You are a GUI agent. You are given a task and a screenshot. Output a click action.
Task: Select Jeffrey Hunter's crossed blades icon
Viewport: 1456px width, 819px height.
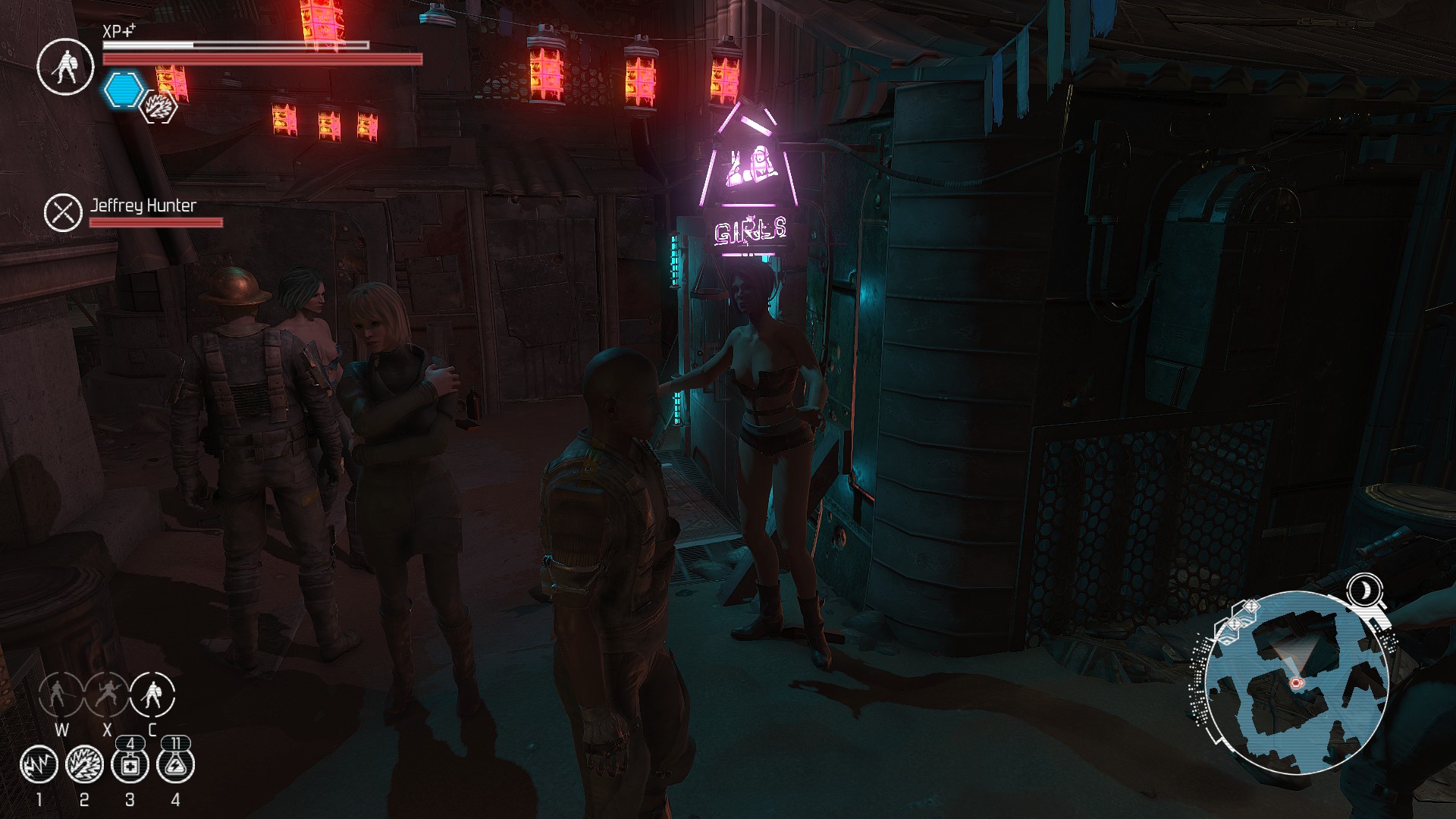pos(63,212)
